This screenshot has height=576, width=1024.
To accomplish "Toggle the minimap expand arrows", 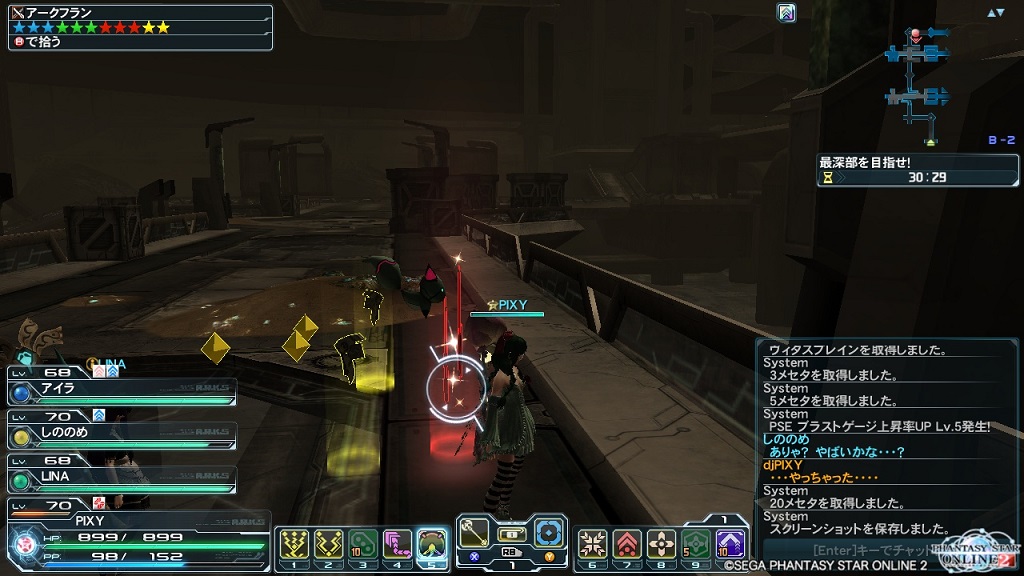I will pos(995,13).
